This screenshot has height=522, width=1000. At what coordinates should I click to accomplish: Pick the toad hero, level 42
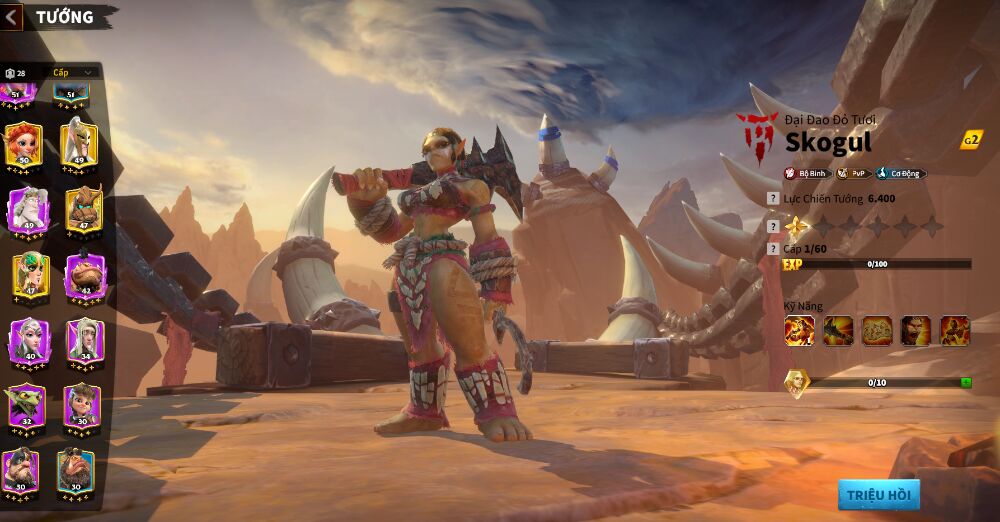[84, 274]
